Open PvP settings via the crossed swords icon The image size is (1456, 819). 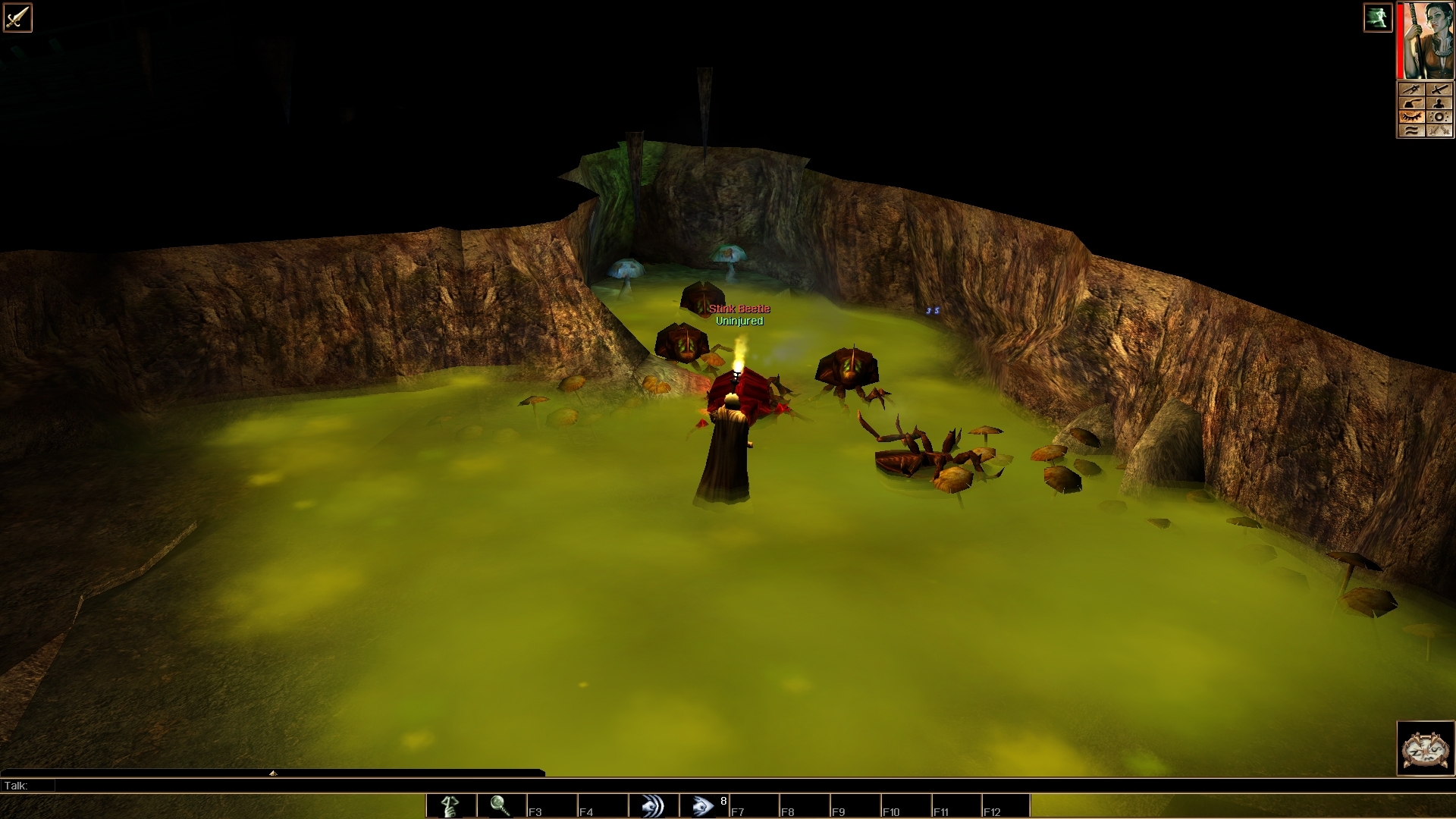(x=1439, y=130)
